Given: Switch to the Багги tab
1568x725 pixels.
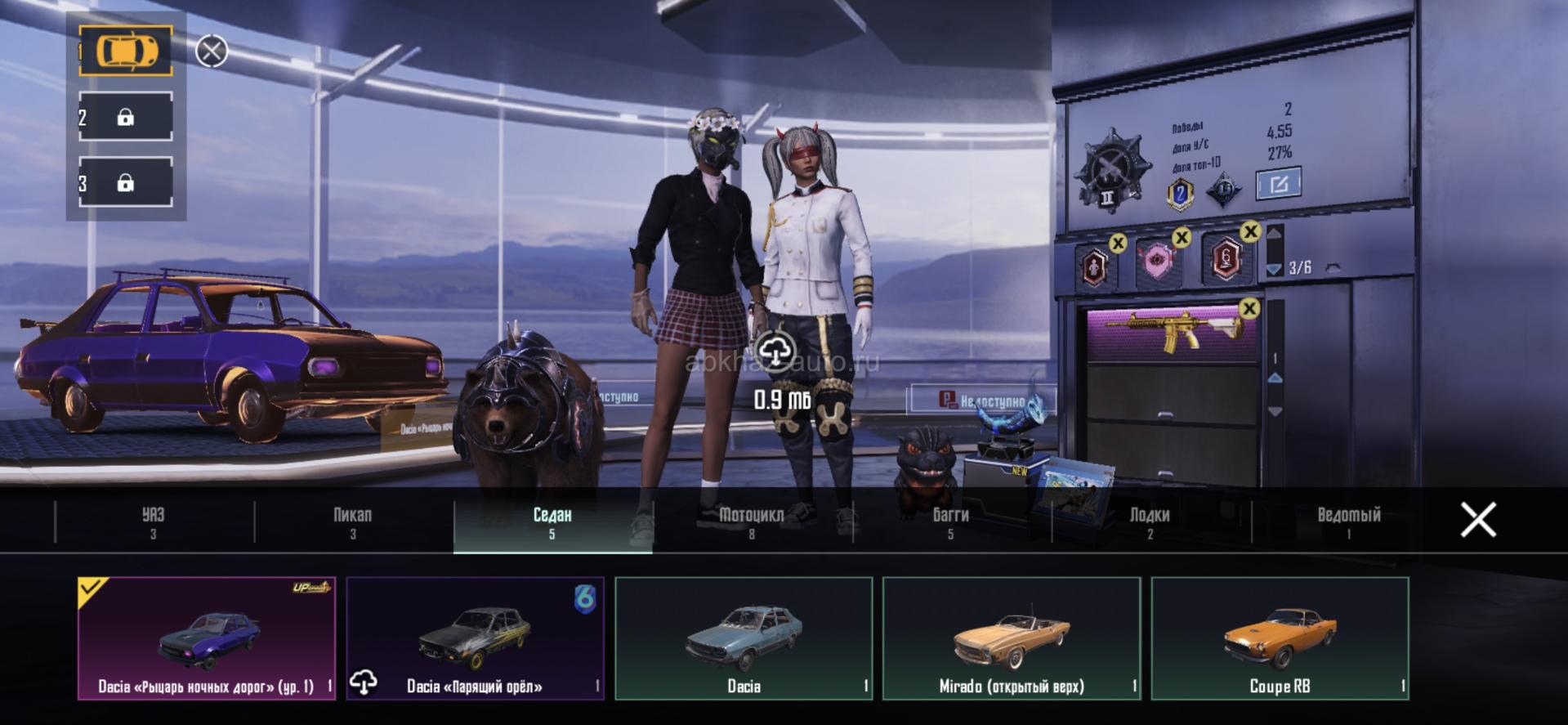Looking at the screenshot, I should pos(951,521).
